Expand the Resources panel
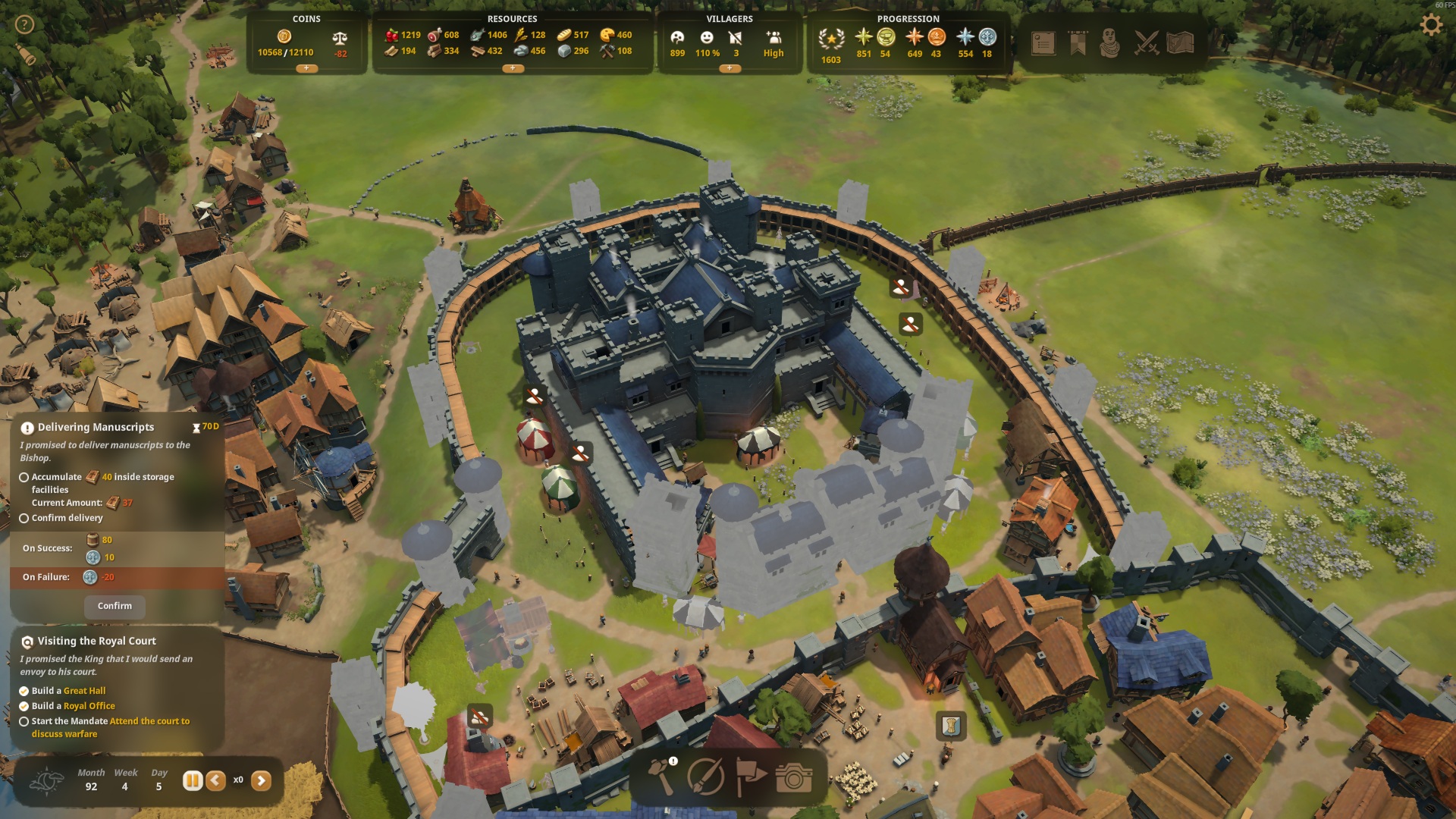This screenshot has height=819, width=1456. [513, 68]
